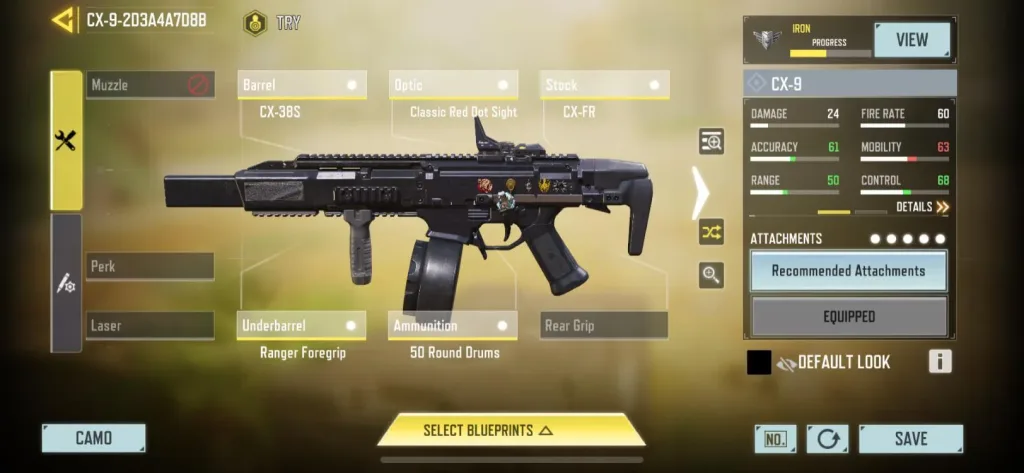This screenshot has height=473, width=1024.
Task: Open the Ammunition slot
Action: (x=452, y=326)
